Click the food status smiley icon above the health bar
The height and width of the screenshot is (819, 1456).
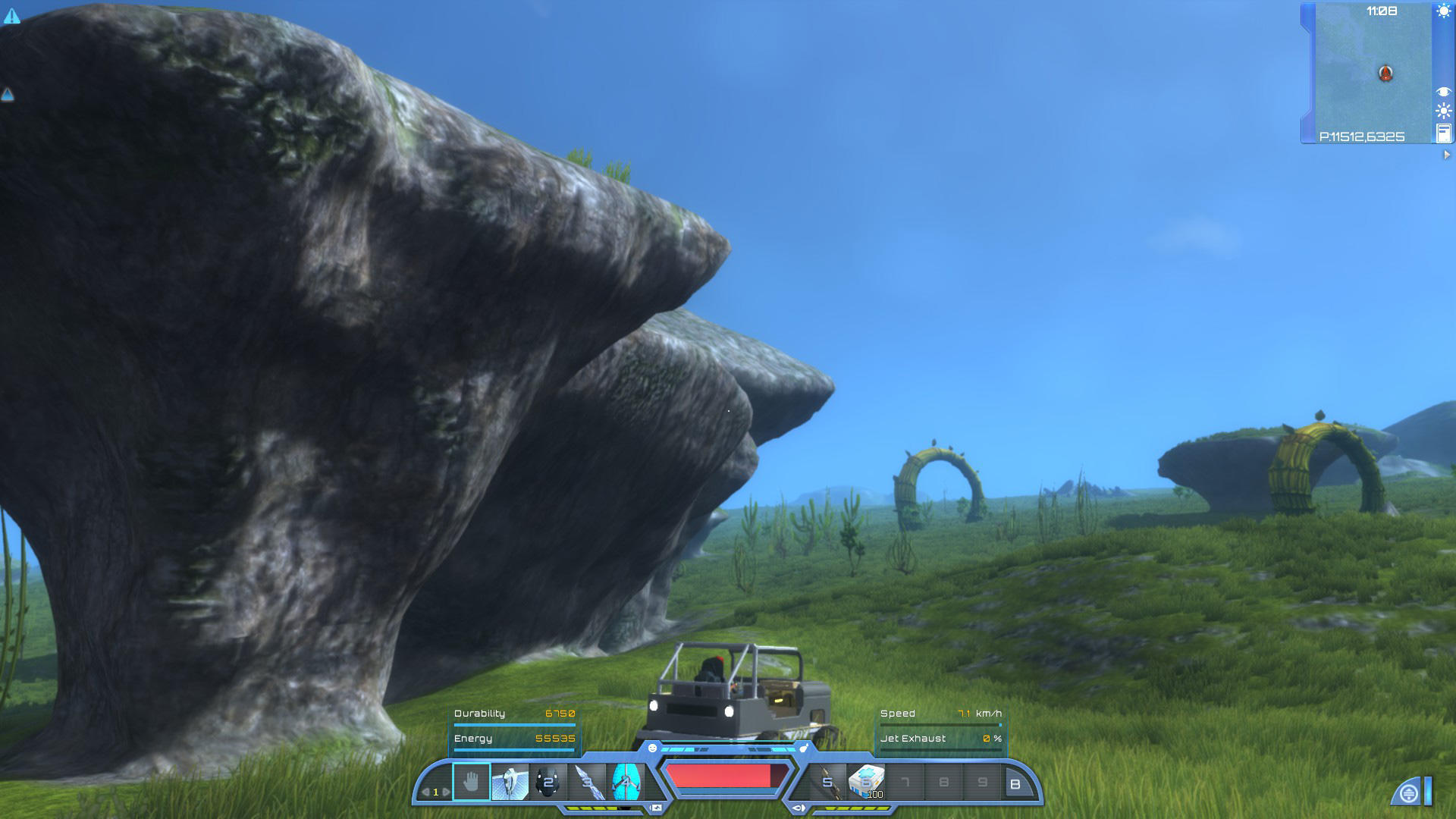click(652, 748)
